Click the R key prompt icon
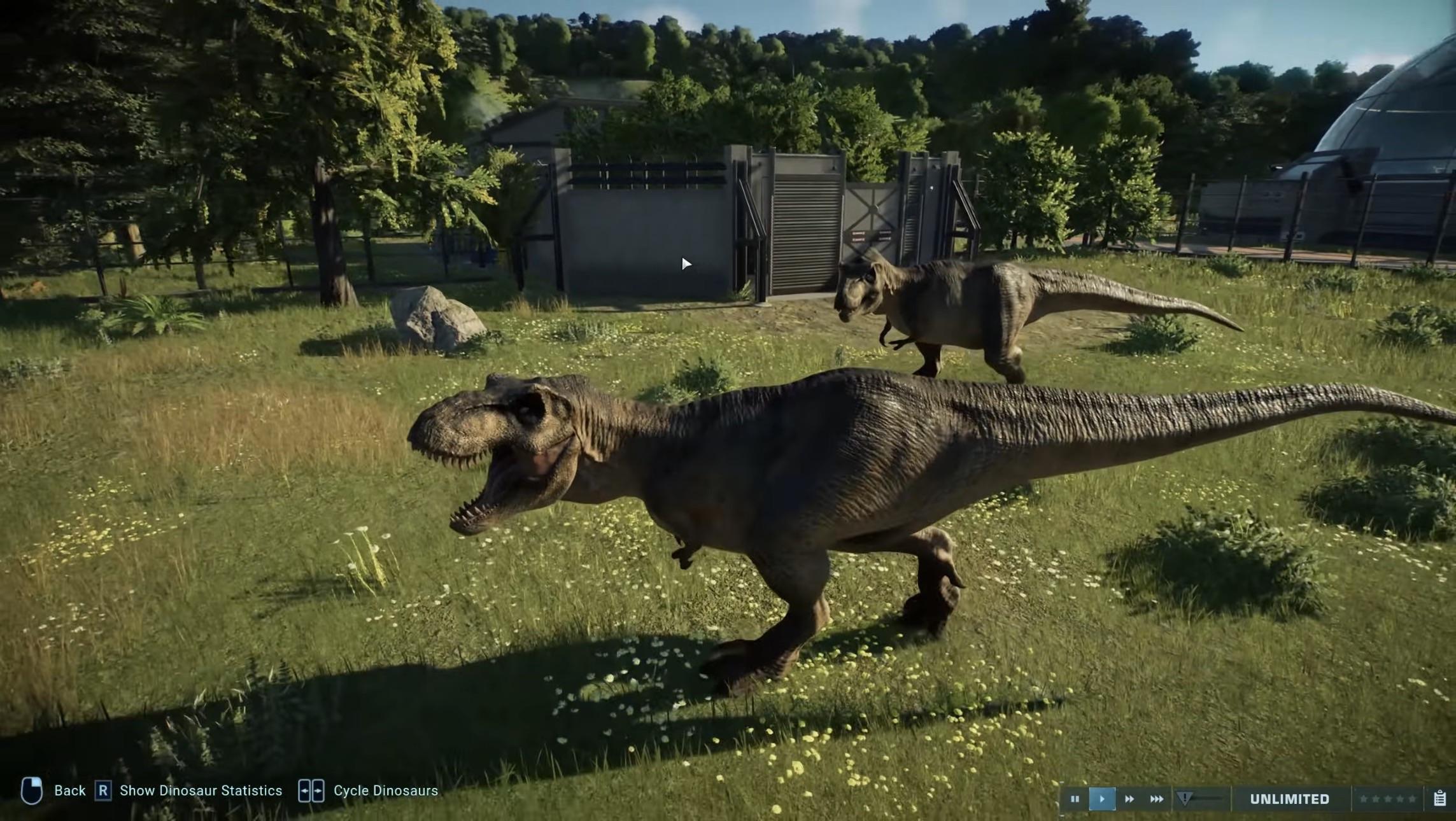The image size is (1456, 821). [103, 790]
